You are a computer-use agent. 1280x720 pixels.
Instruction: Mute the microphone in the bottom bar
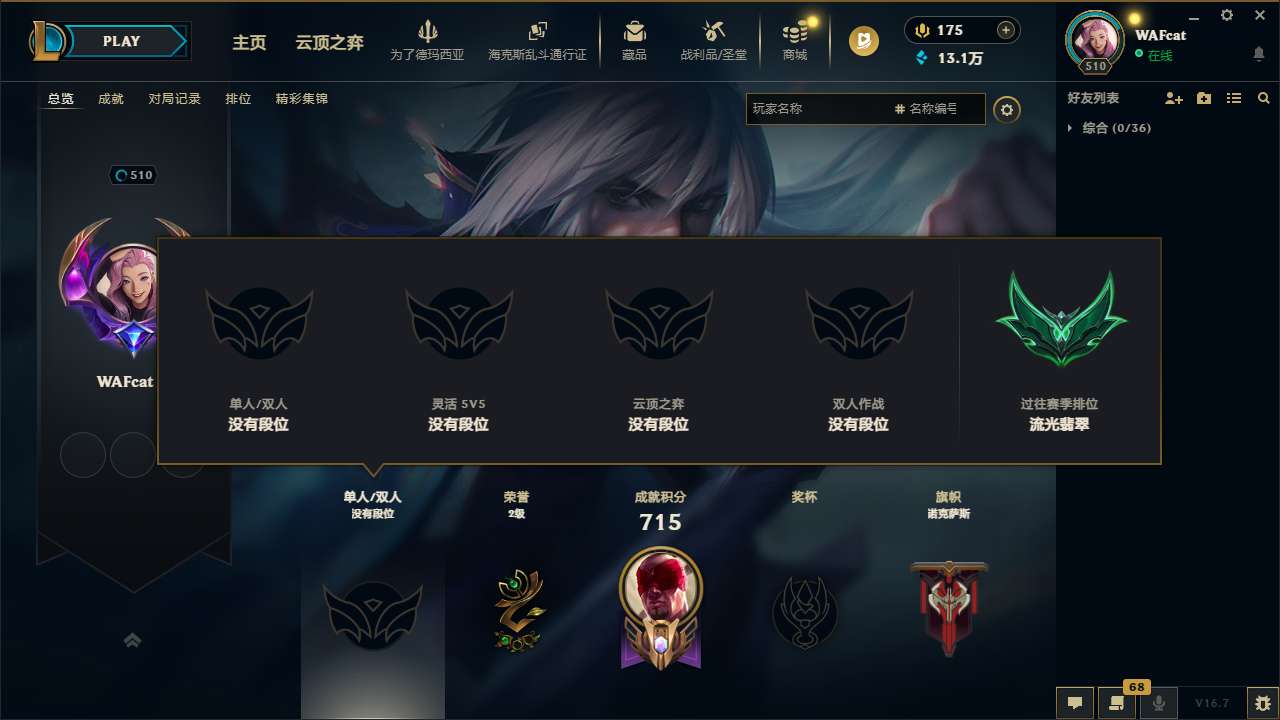tap(1160, 703)
